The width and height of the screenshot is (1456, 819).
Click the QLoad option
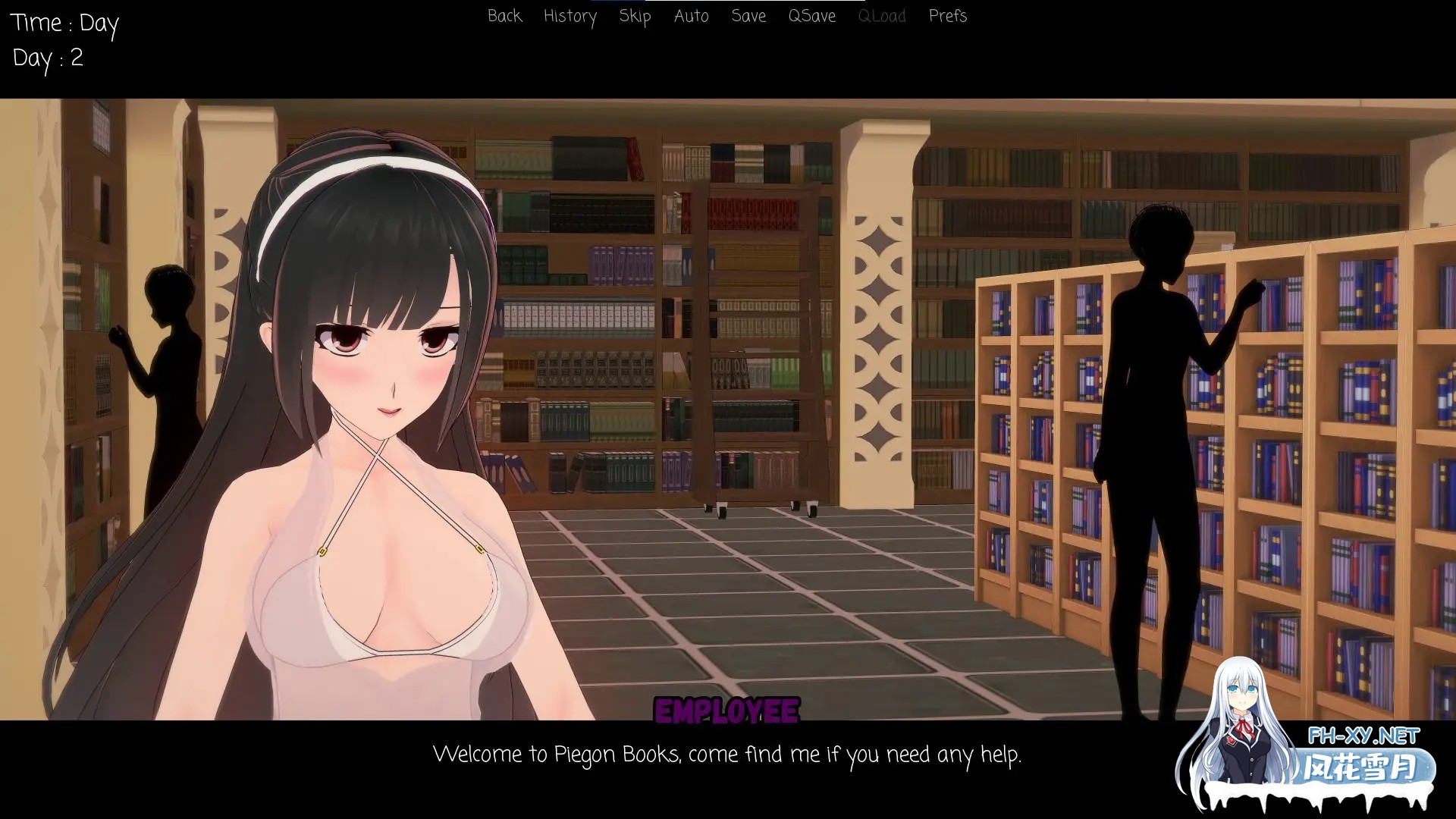coord(881,16)
